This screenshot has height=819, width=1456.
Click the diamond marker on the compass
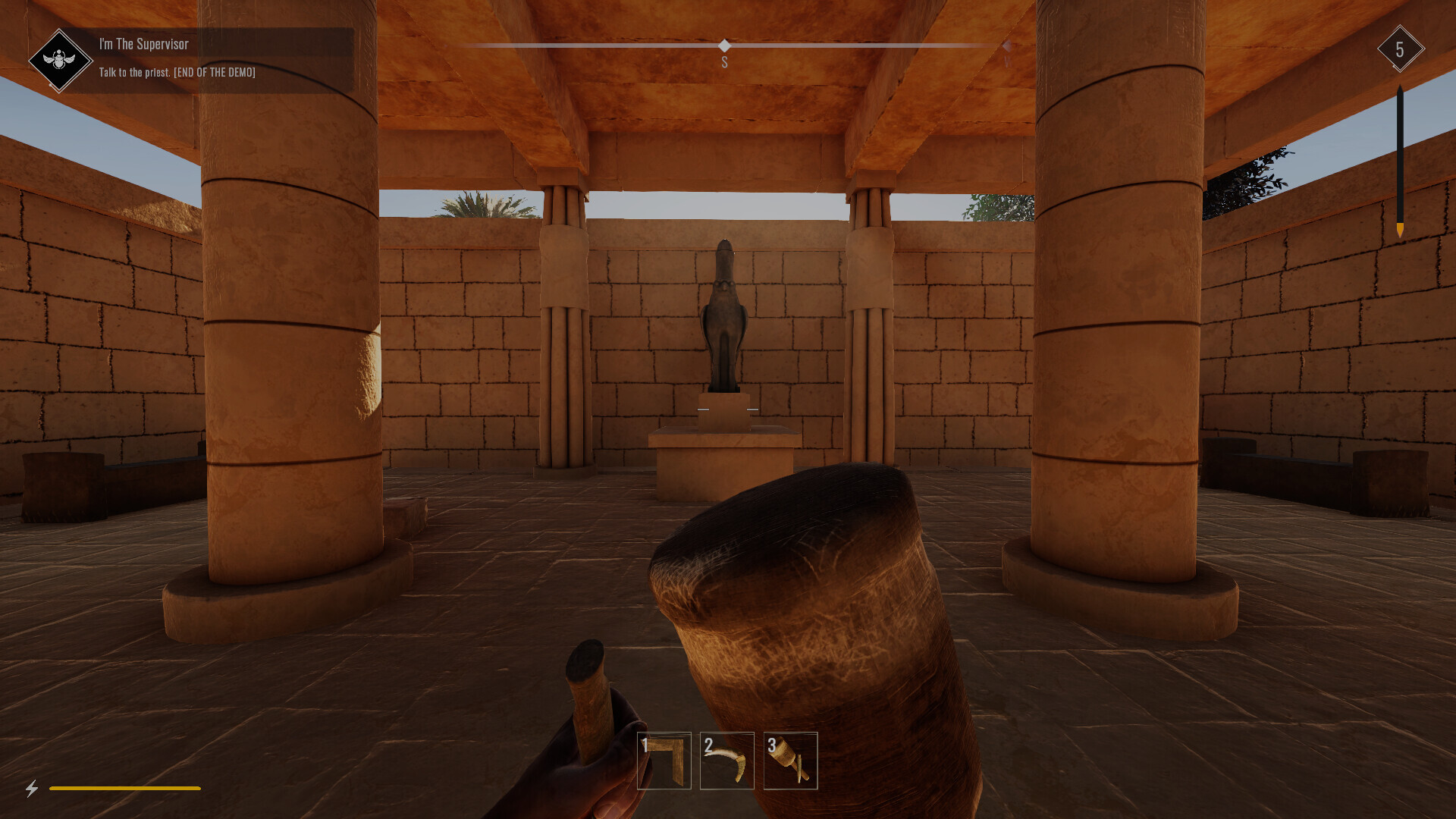(x=725, y=46)
